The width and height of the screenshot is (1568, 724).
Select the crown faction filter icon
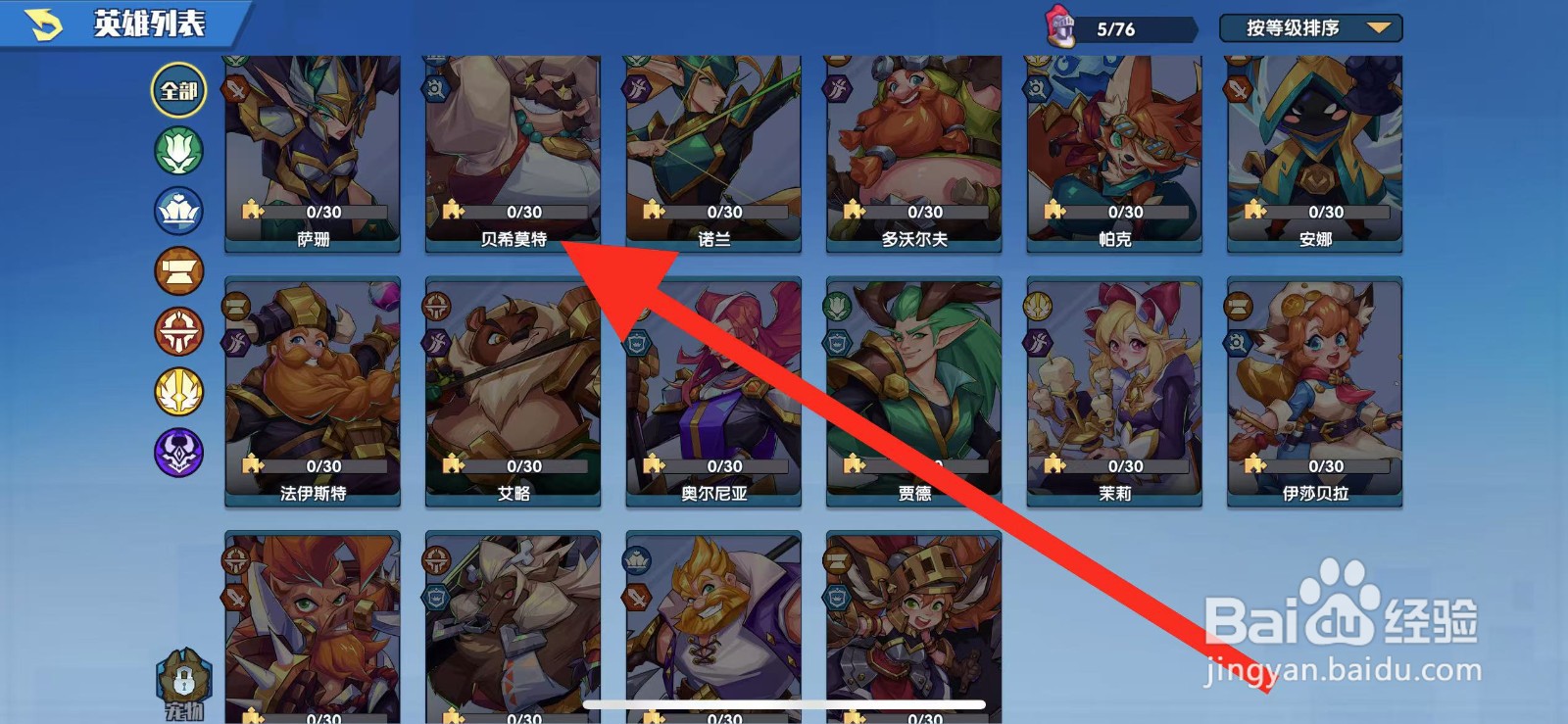[177, 212]
